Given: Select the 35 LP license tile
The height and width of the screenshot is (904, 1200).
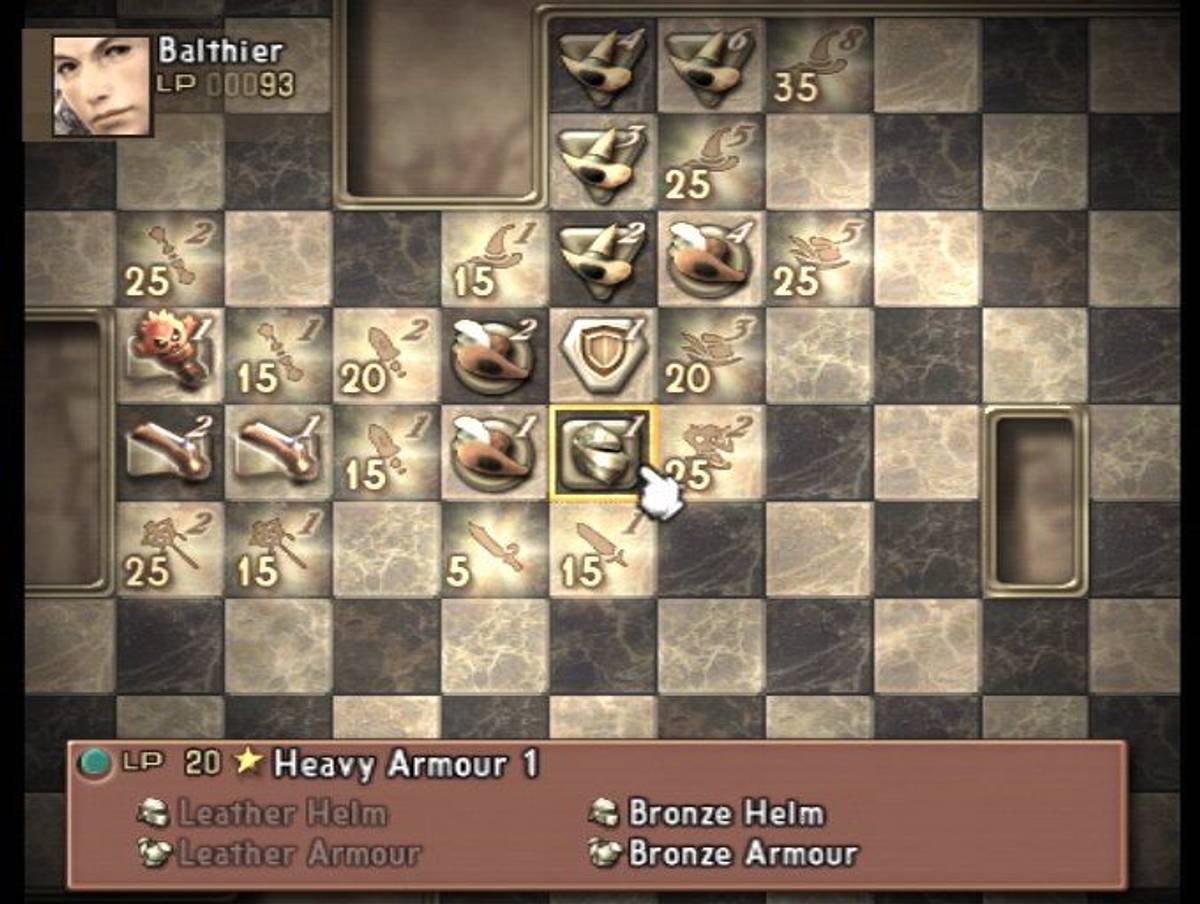Looking at the screenshot, I should (816, 65).
